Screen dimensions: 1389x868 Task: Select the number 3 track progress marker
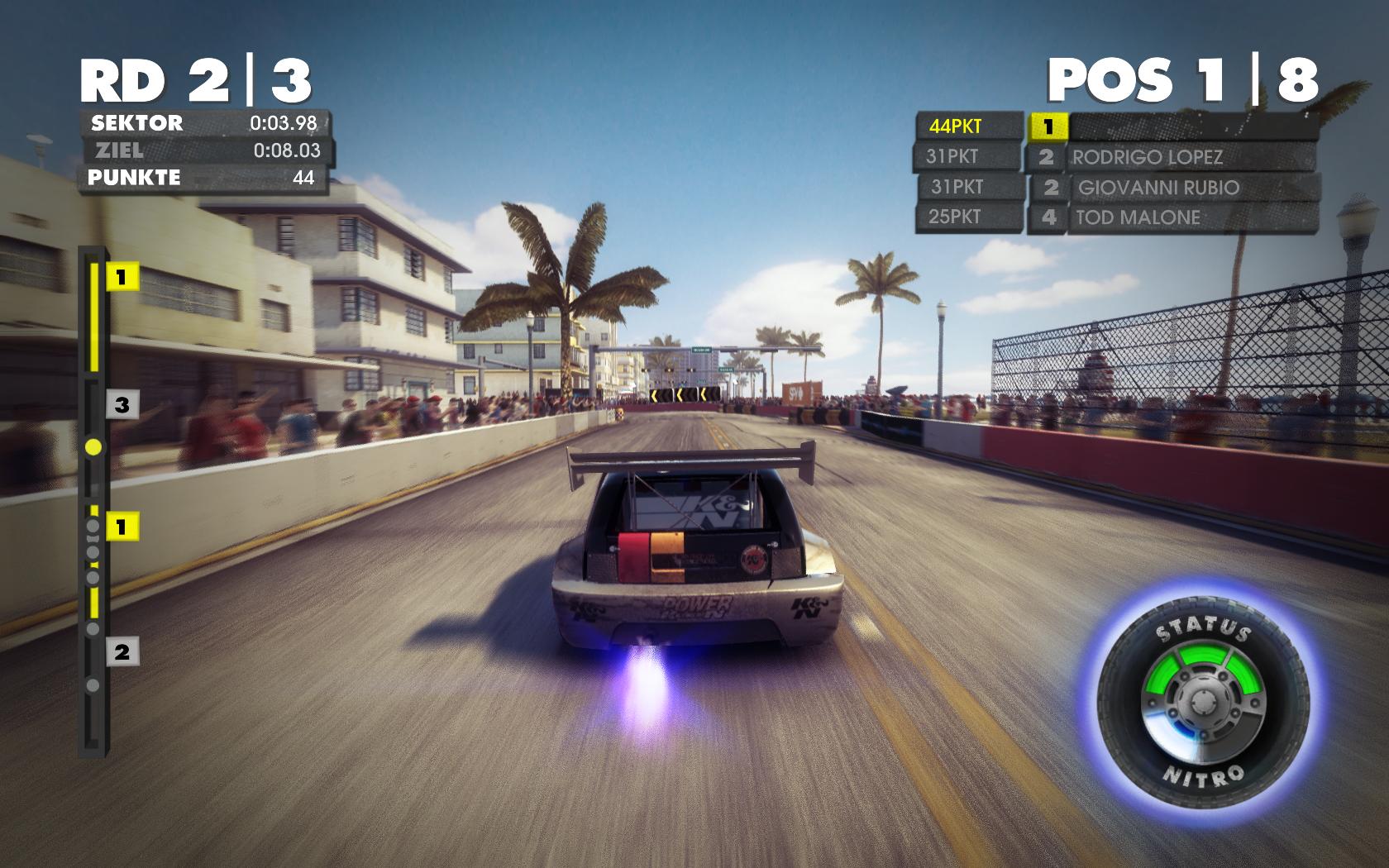point(122,405)
